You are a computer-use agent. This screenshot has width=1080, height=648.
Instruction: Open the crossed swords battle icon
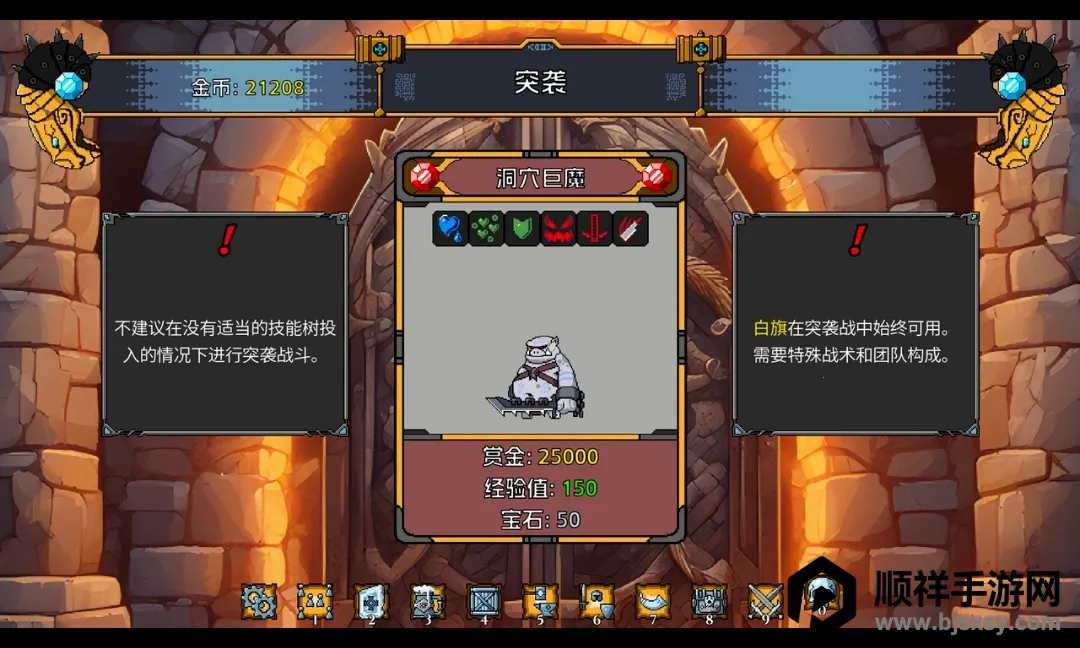coord(765,601)
